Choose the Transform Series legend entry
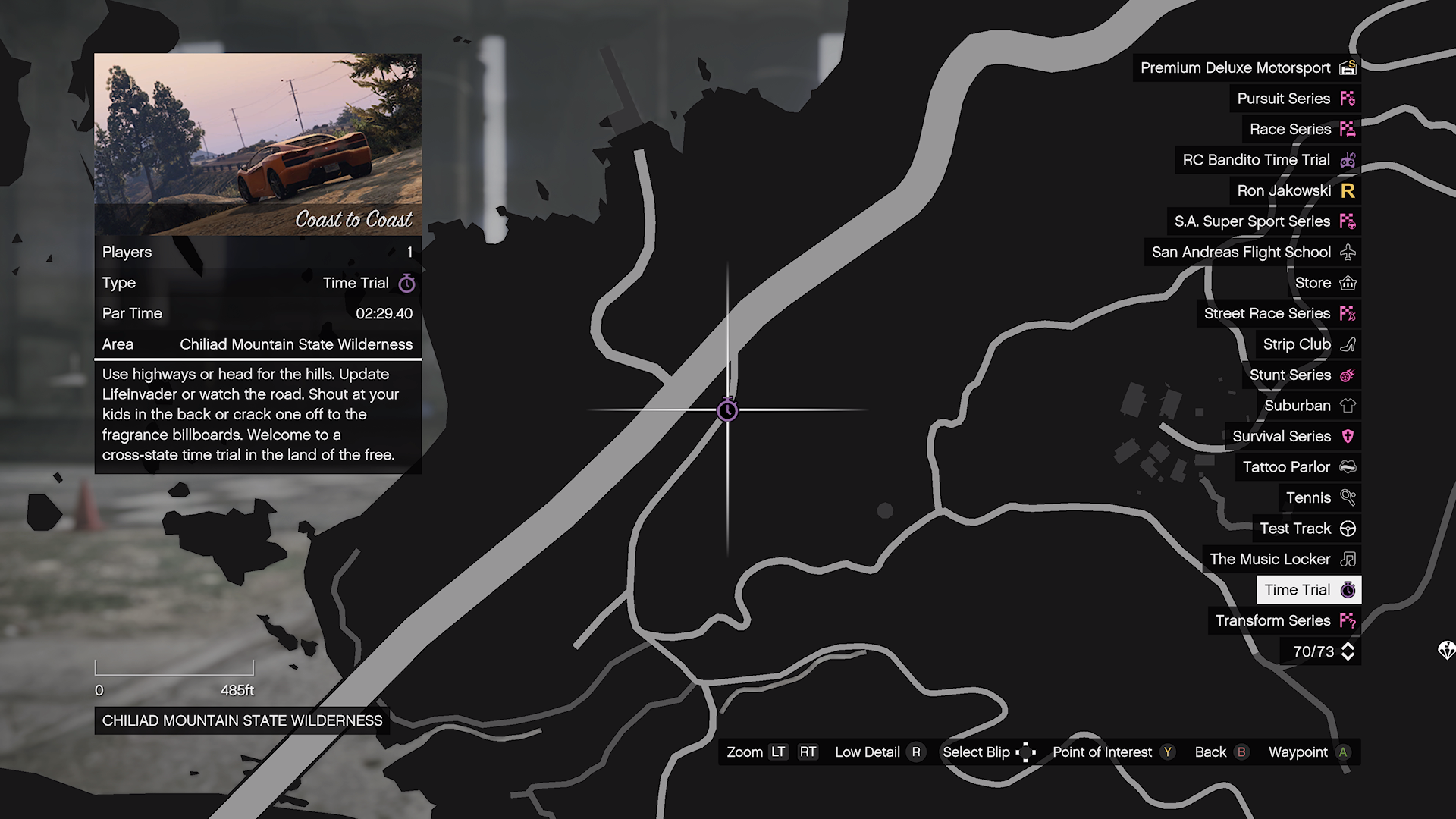Screen dimensions: 1456x819 pyautogui.click(x=1284, y=621)
